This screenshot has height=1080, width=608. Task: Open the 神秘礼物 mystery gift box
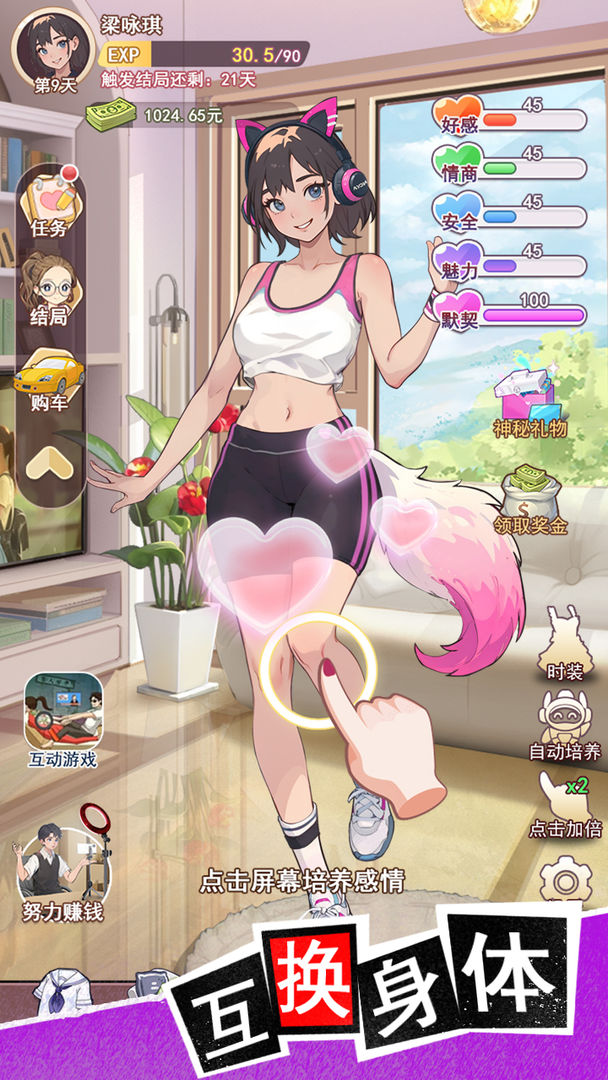tap(529, 396)
